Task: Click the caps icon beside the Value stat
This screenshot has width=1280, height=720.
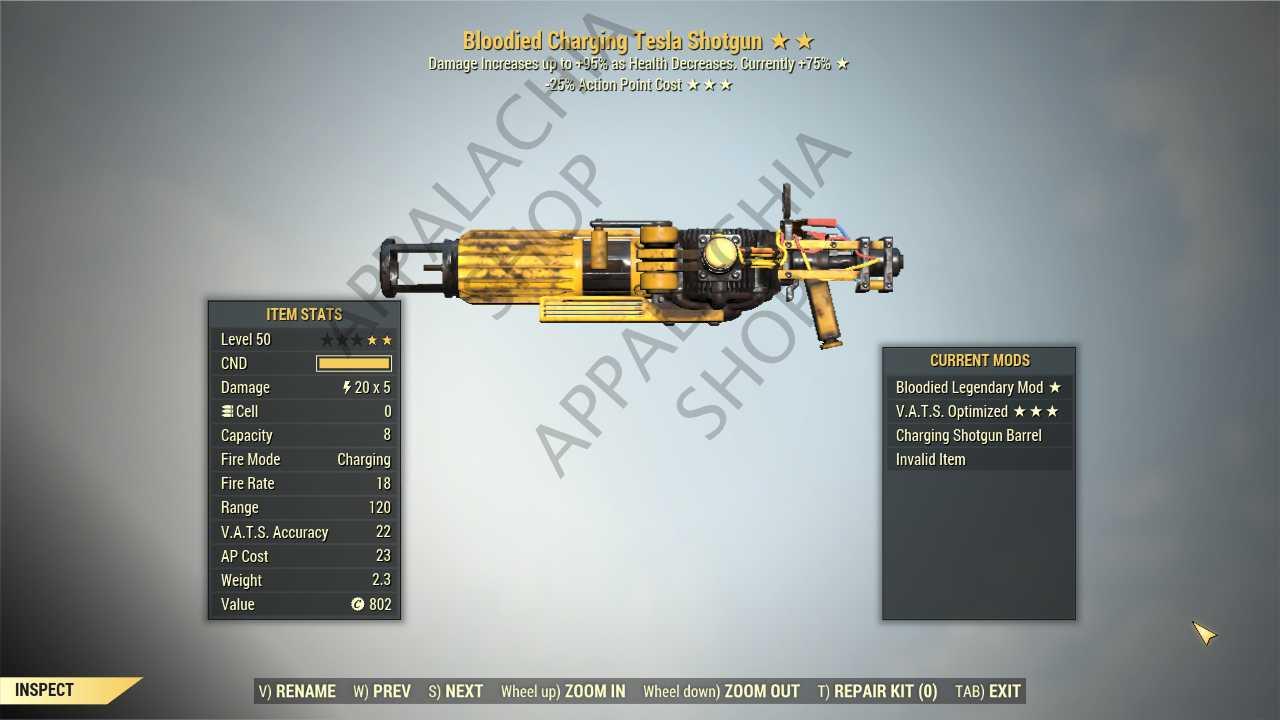Action: coord(358,604)
